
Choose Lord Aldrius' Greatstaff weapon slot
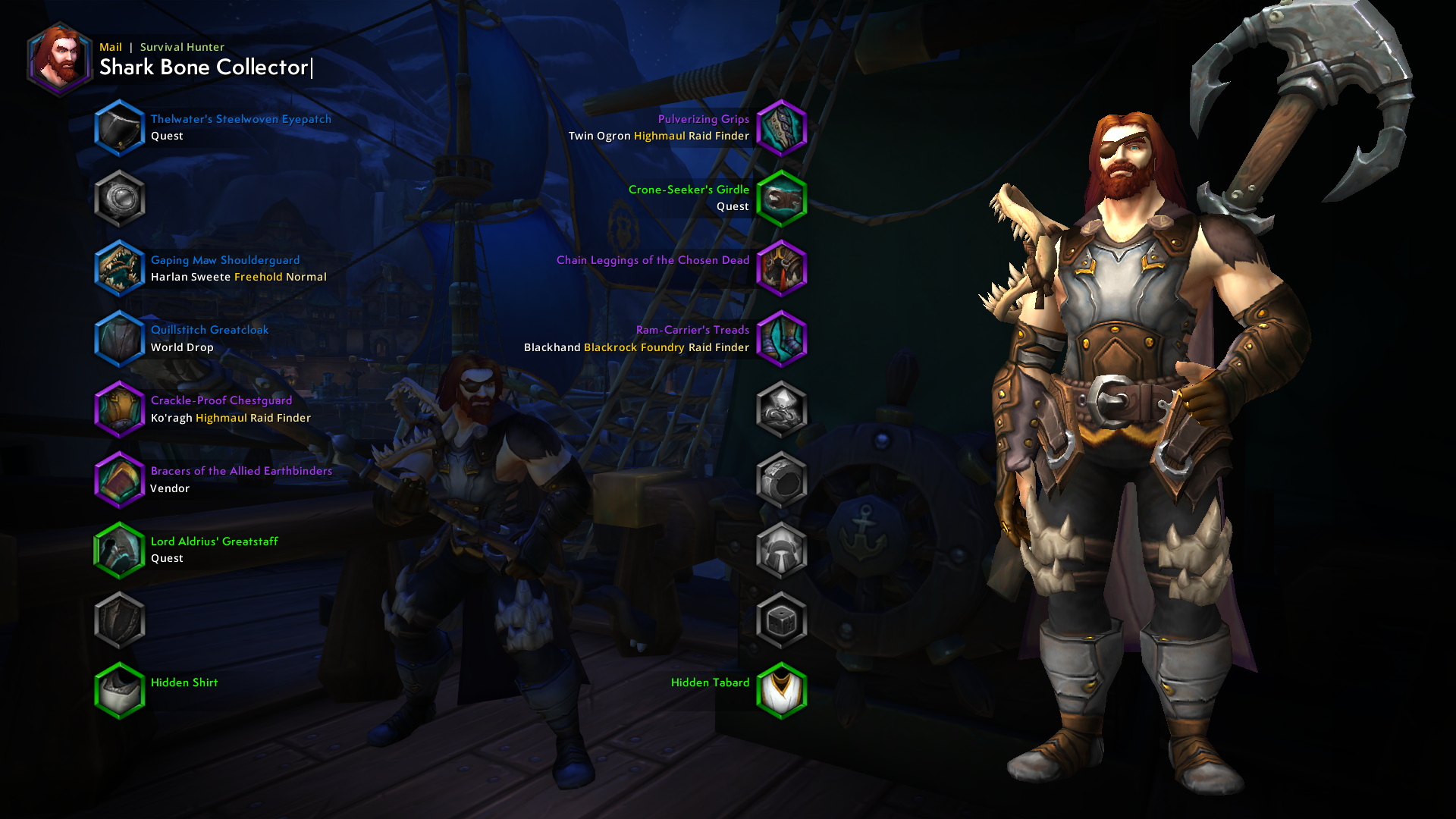[x=120, y=551]
